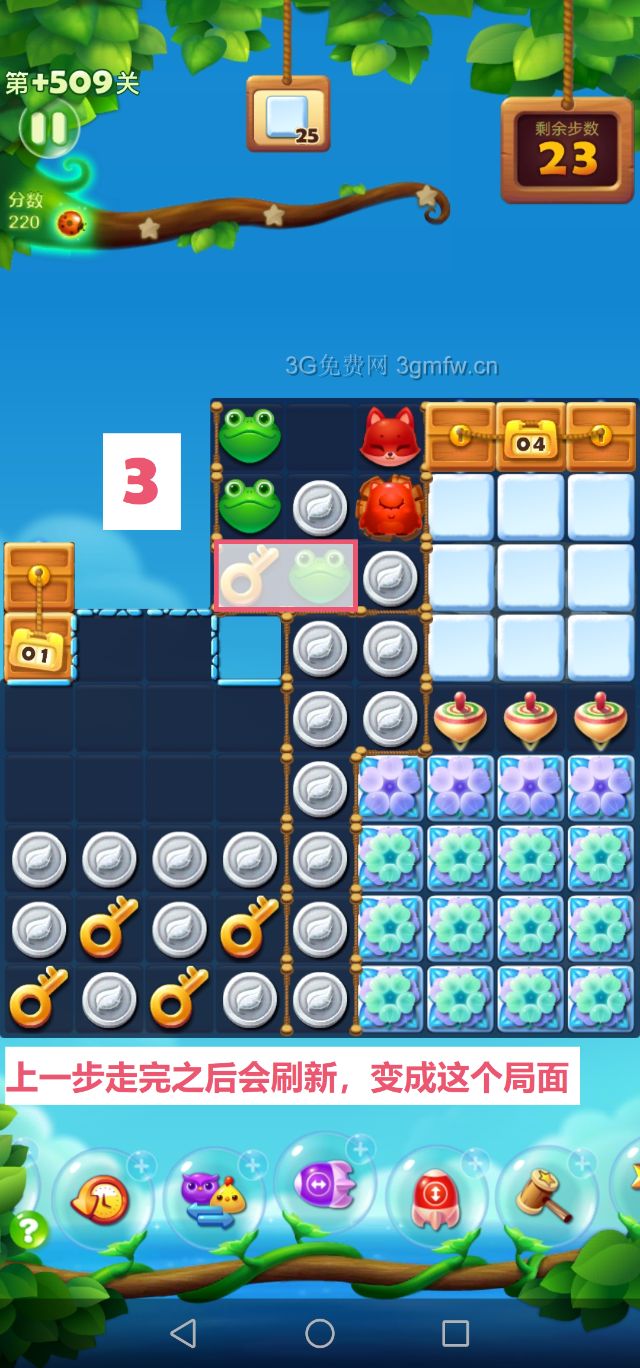Tap the Android back triangle
Image resolution: width=640 pixels, height=1368 pixels.
click(x=183, y=1332)
